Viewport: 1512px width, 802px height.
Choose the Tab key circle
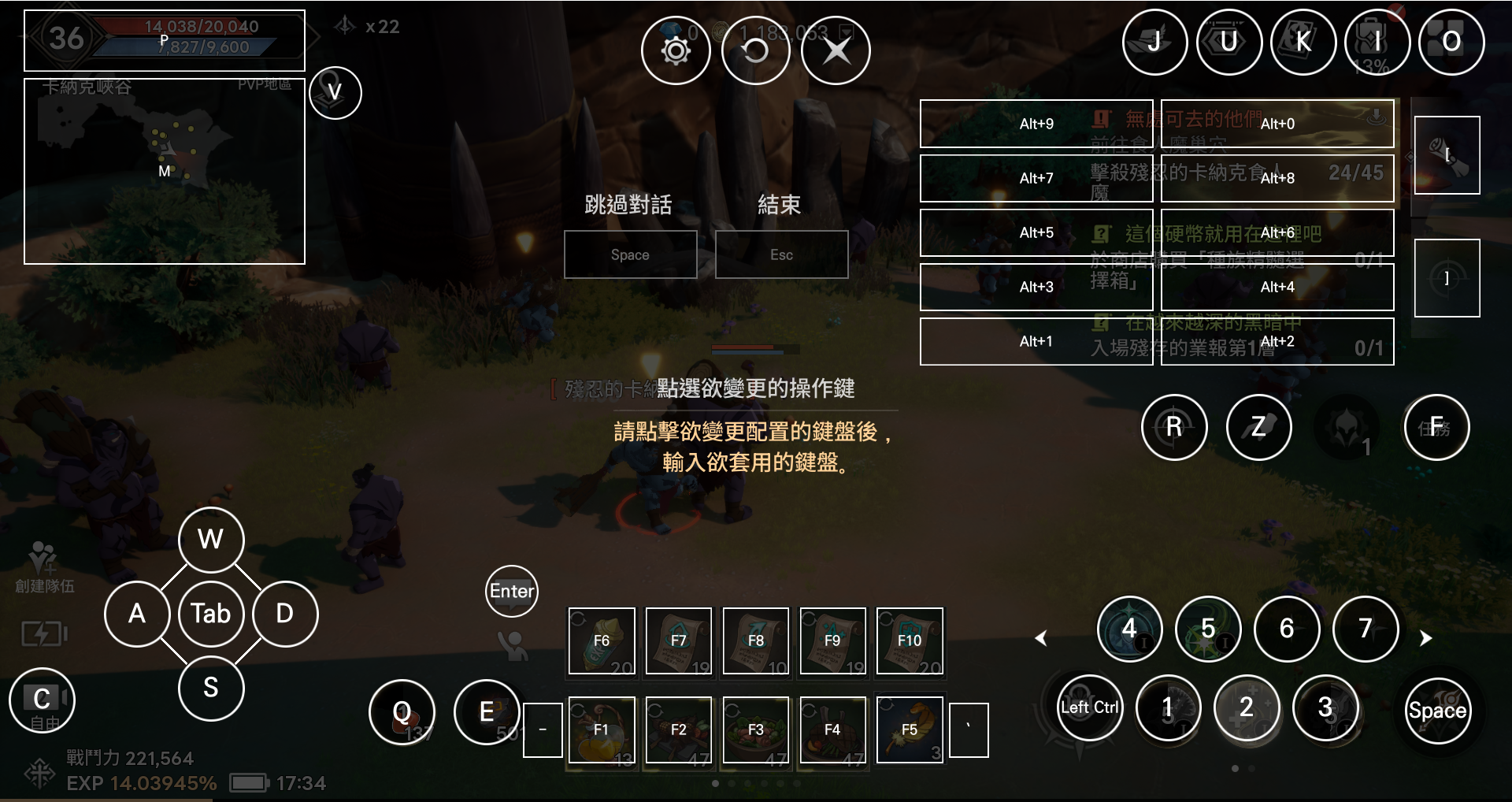[211, 614]
